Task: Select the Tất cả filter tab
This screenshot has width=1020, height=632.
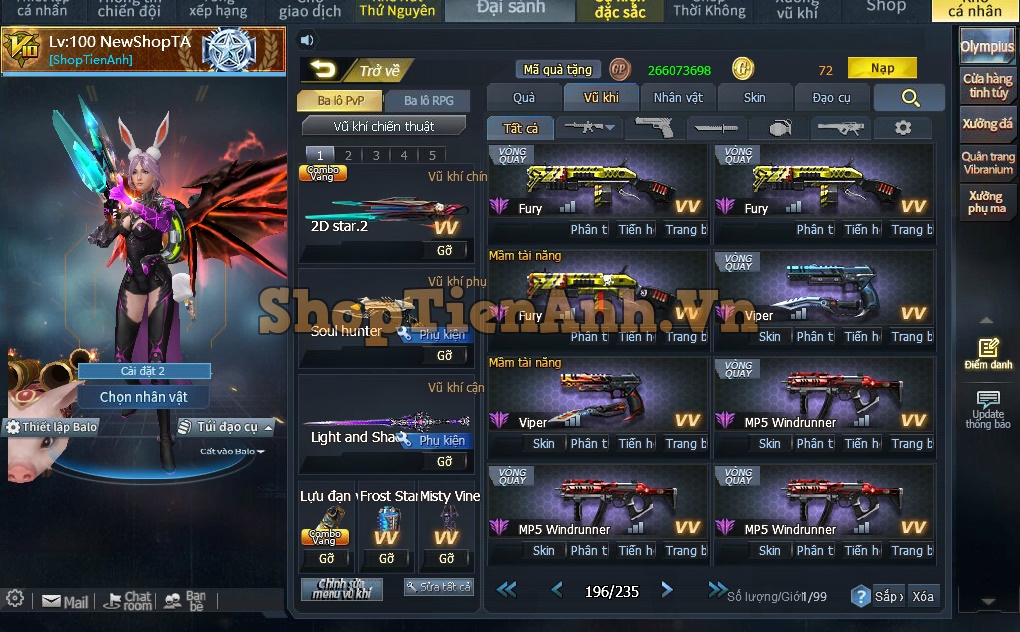Action: tap(520, 128)
